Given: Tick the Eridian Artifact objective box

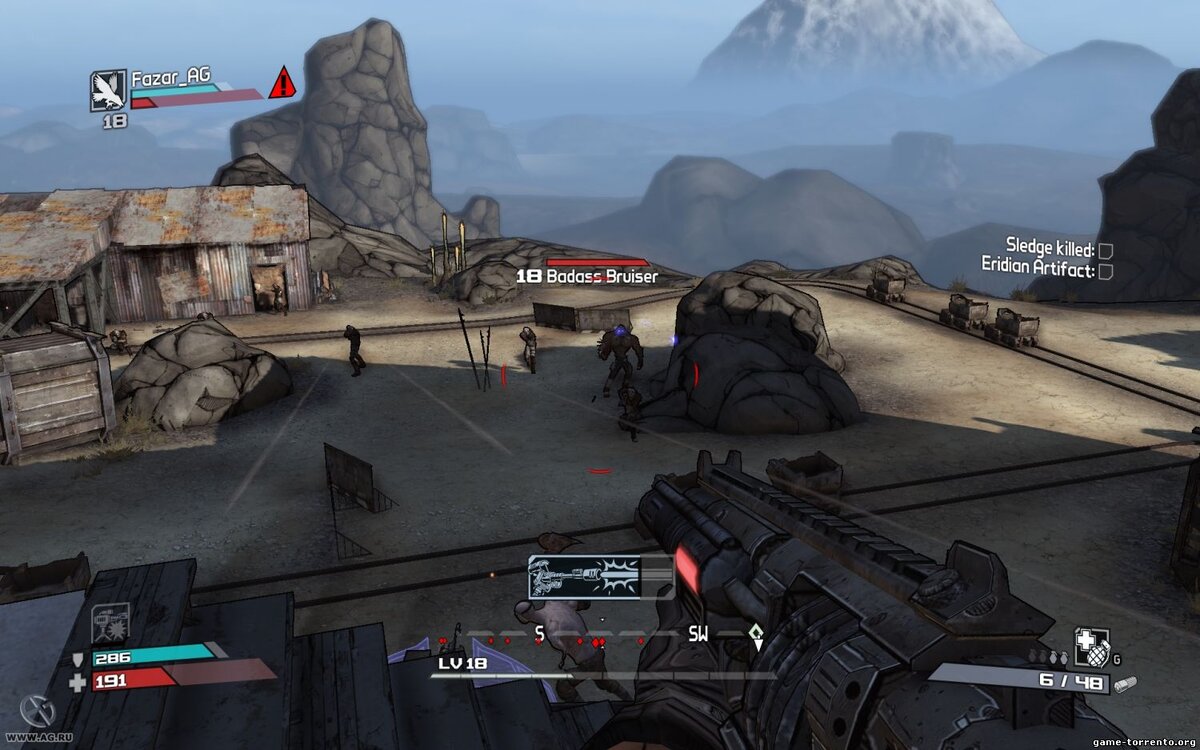Looking at the screenshot, I should click(x=1106, y=270).
